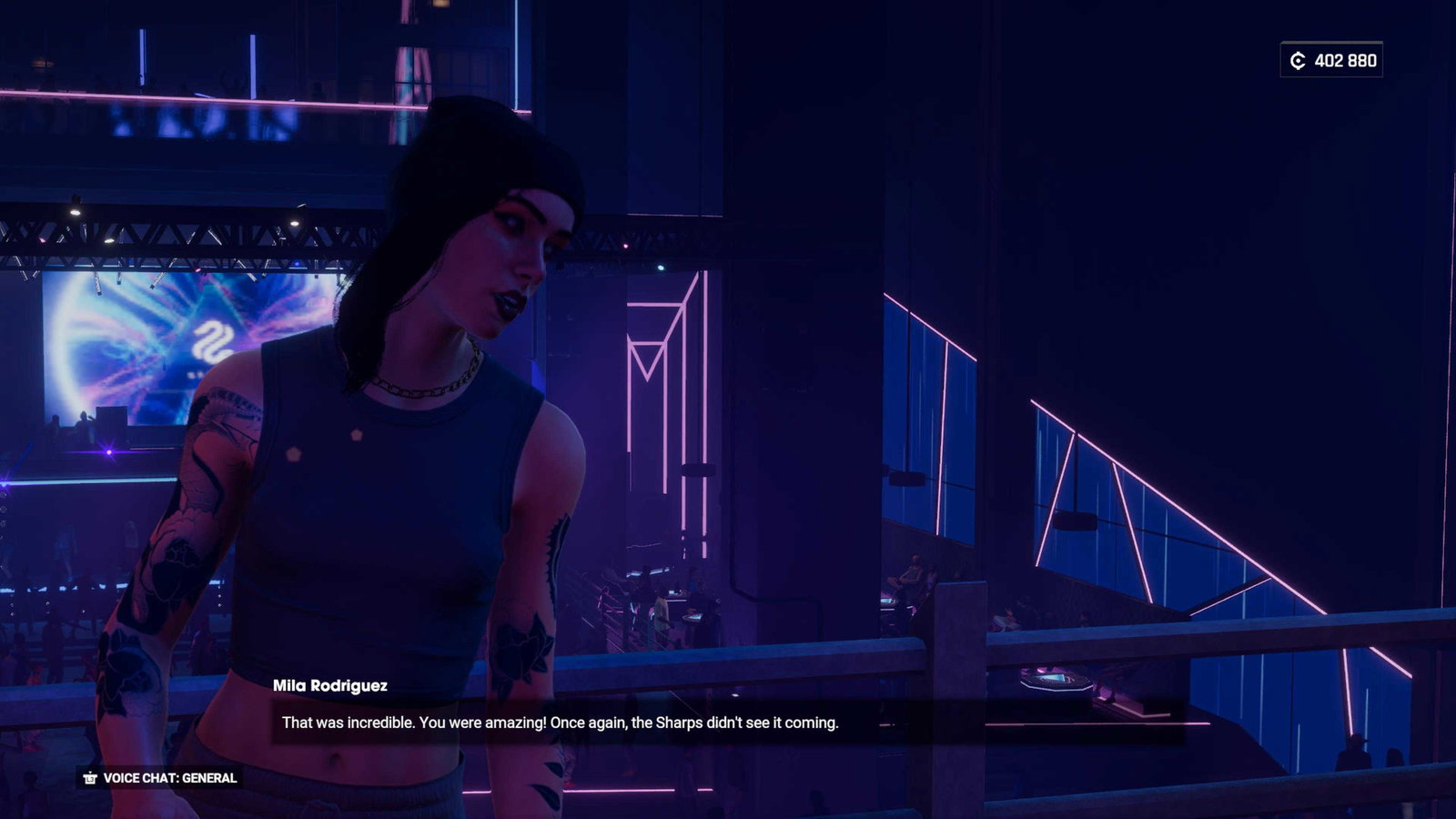Screen dimensions: 1456x819
Task: Click the glowing DJ deck on the lower floor
Action: (1056, 678)
